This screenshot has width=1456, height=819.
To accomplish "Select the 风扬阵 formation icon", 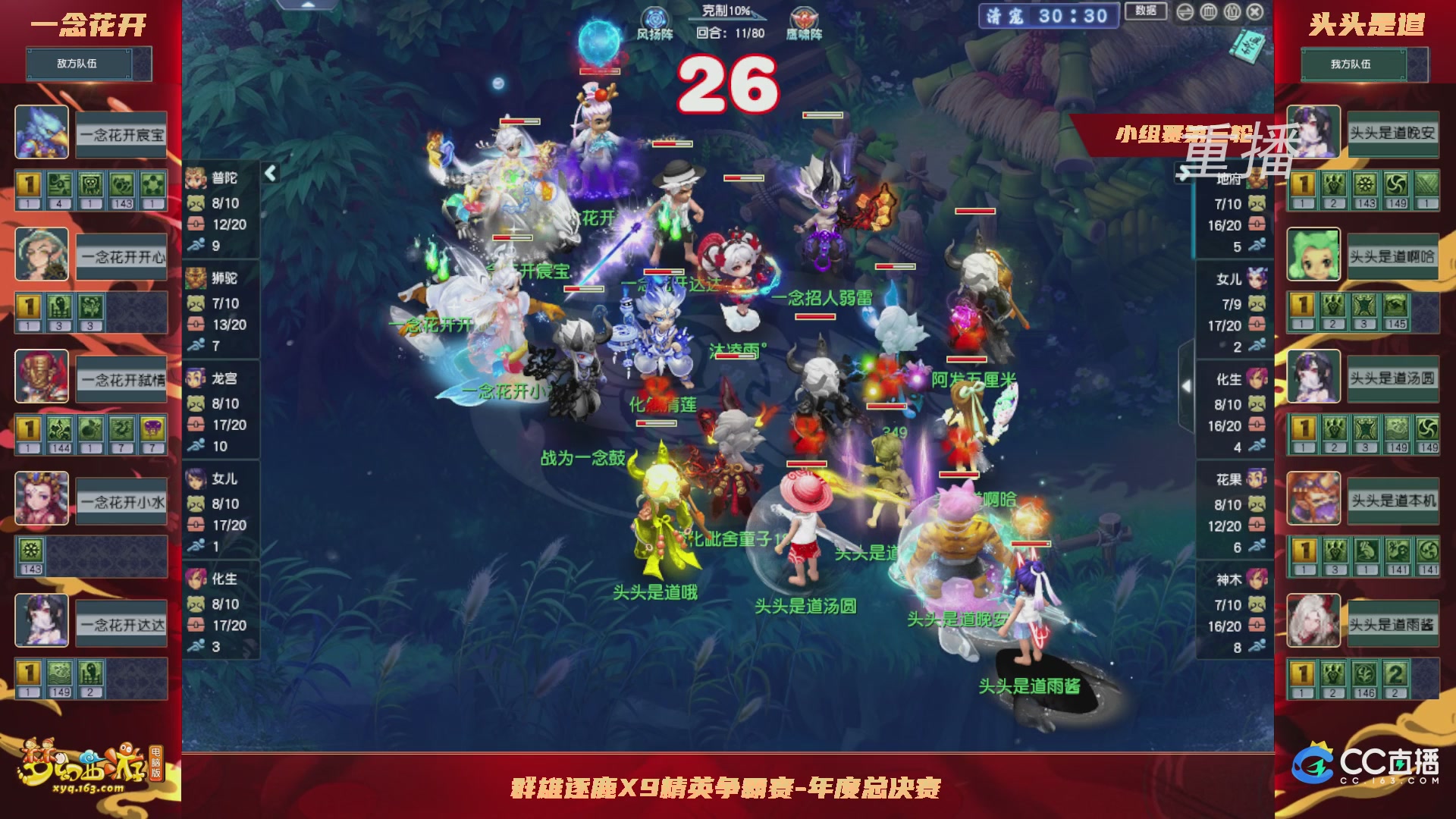I will [654, 17].
